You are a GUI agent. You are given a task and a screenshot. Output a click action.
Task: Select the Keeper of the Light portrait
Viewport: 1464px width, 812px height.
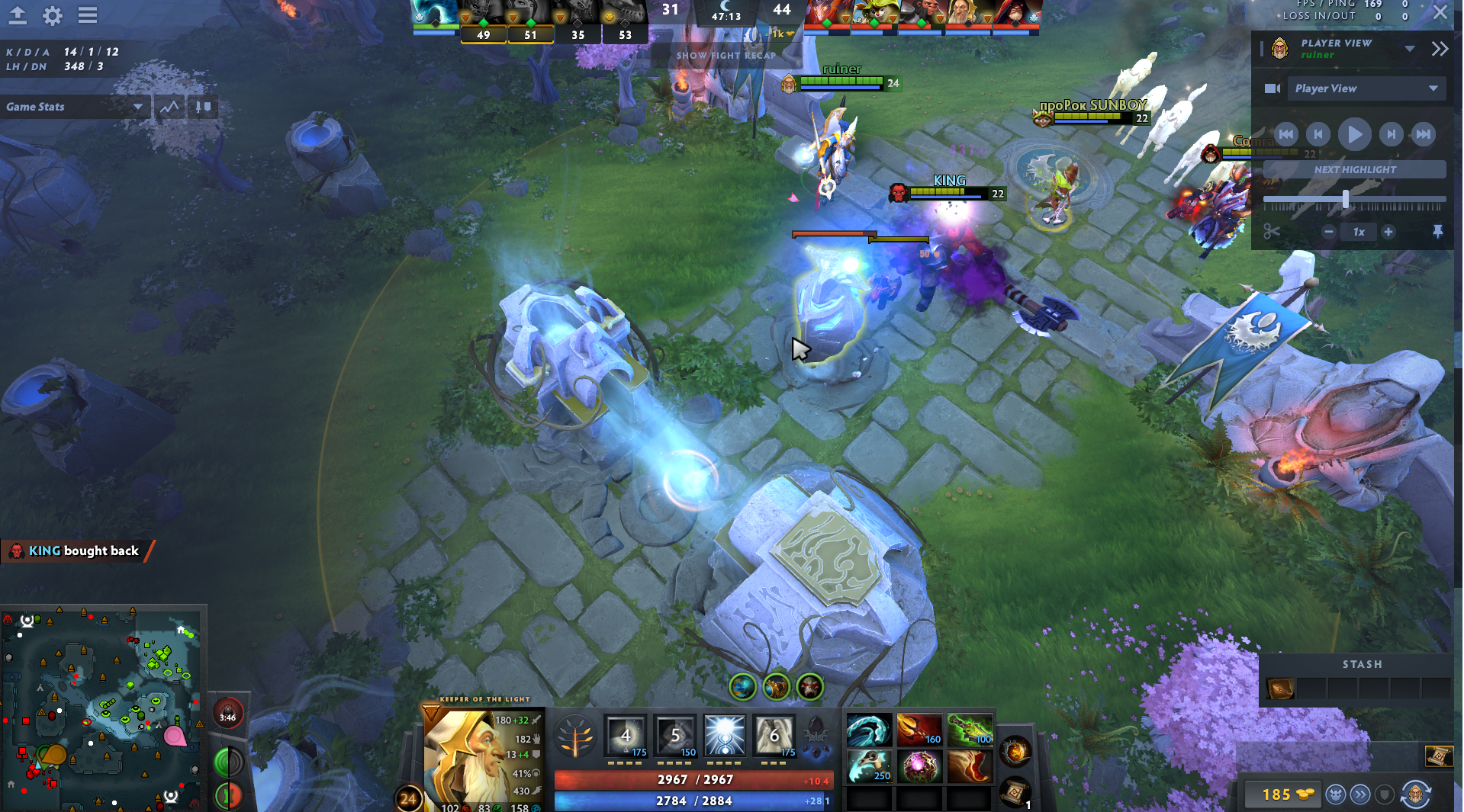pos(465,755)
